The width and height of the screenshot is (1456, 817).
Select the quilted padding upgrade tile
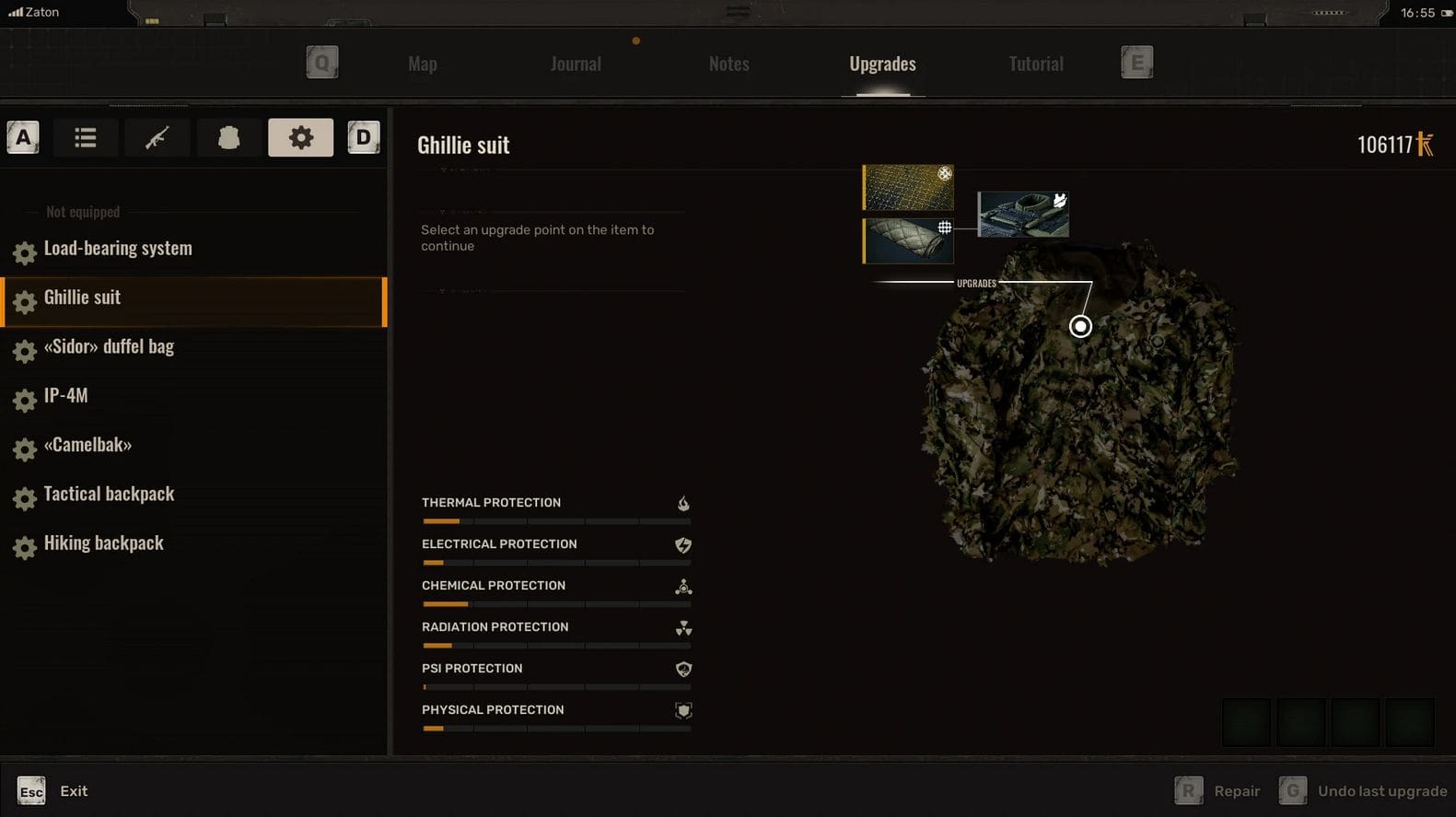[x=908, y=240]
